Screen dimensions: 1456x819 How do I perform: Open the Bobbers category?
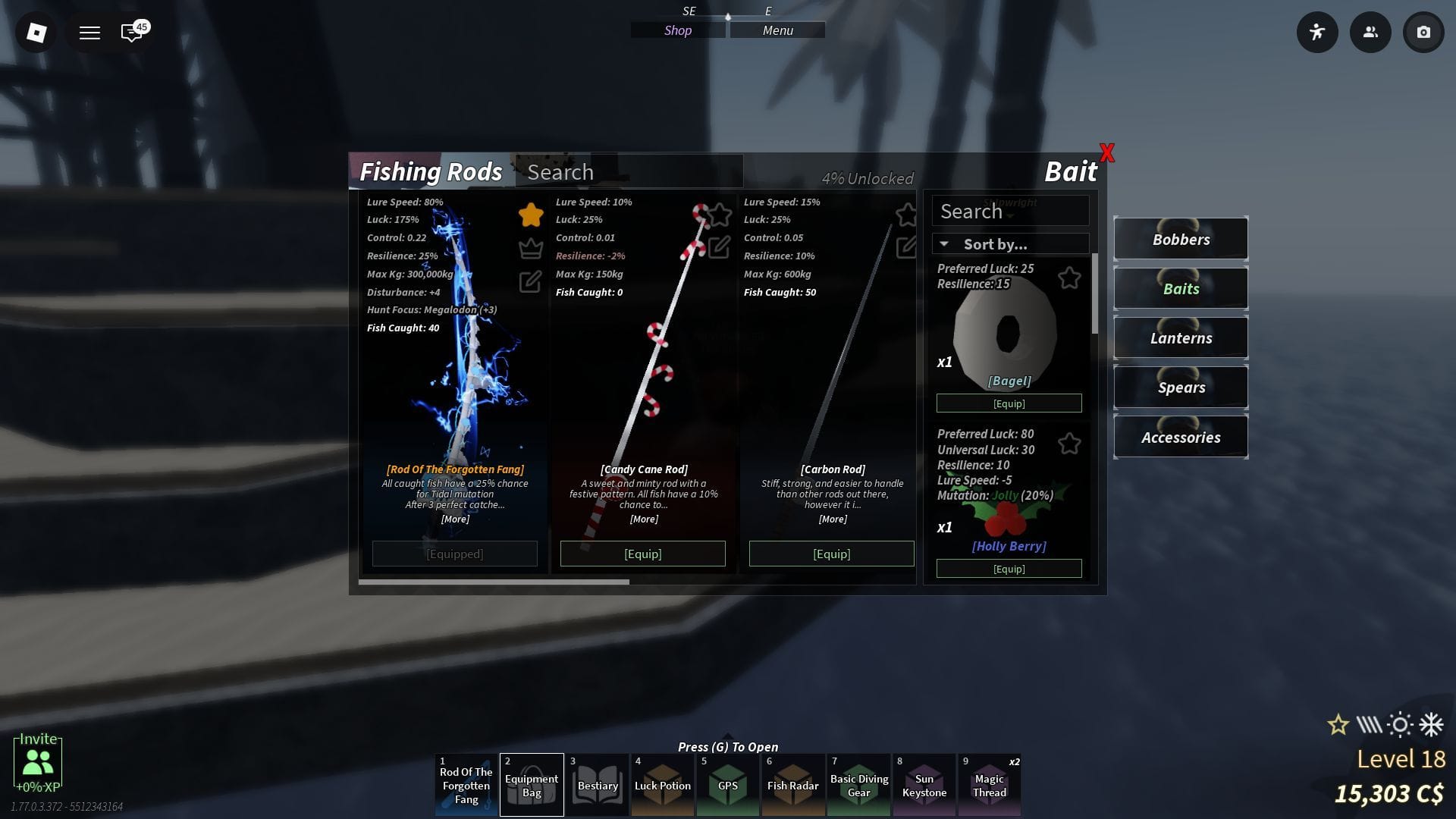click(1181, 240)
